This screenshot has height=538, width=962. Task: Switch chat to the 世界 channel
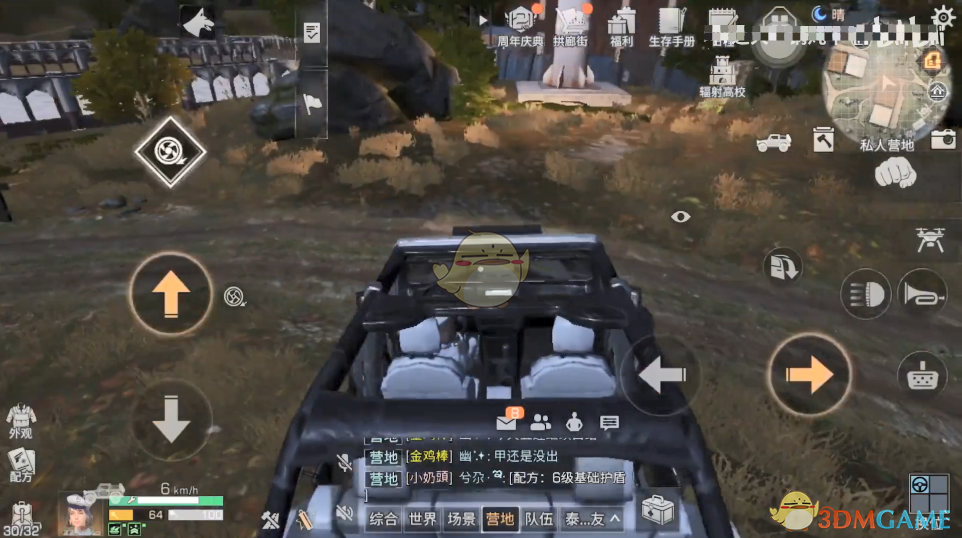(x=423, y=518)
